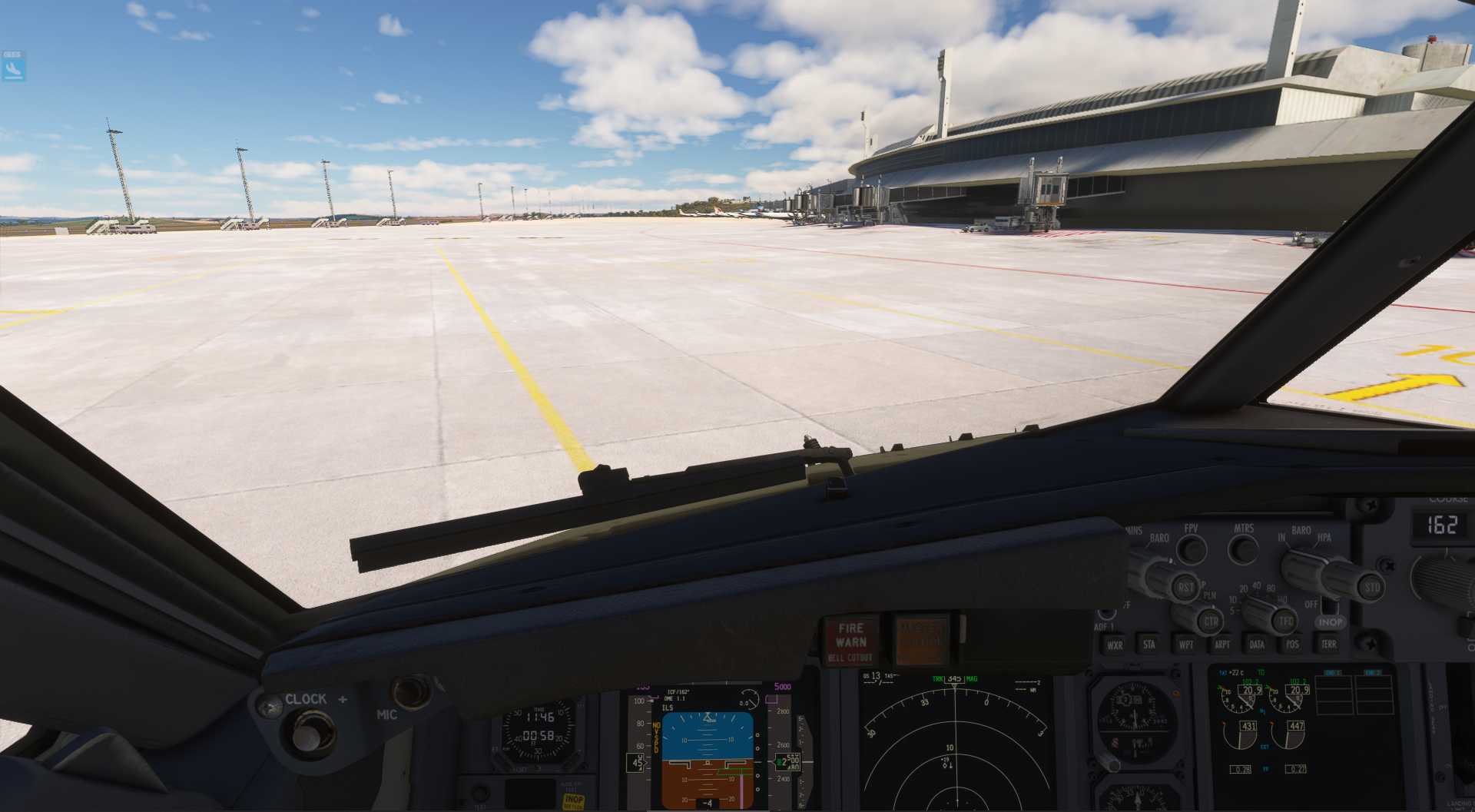This screenshot has width=1475, height=812.
Task: Click the FIRE WARN bell cutout light
Action: coord(850,641)
